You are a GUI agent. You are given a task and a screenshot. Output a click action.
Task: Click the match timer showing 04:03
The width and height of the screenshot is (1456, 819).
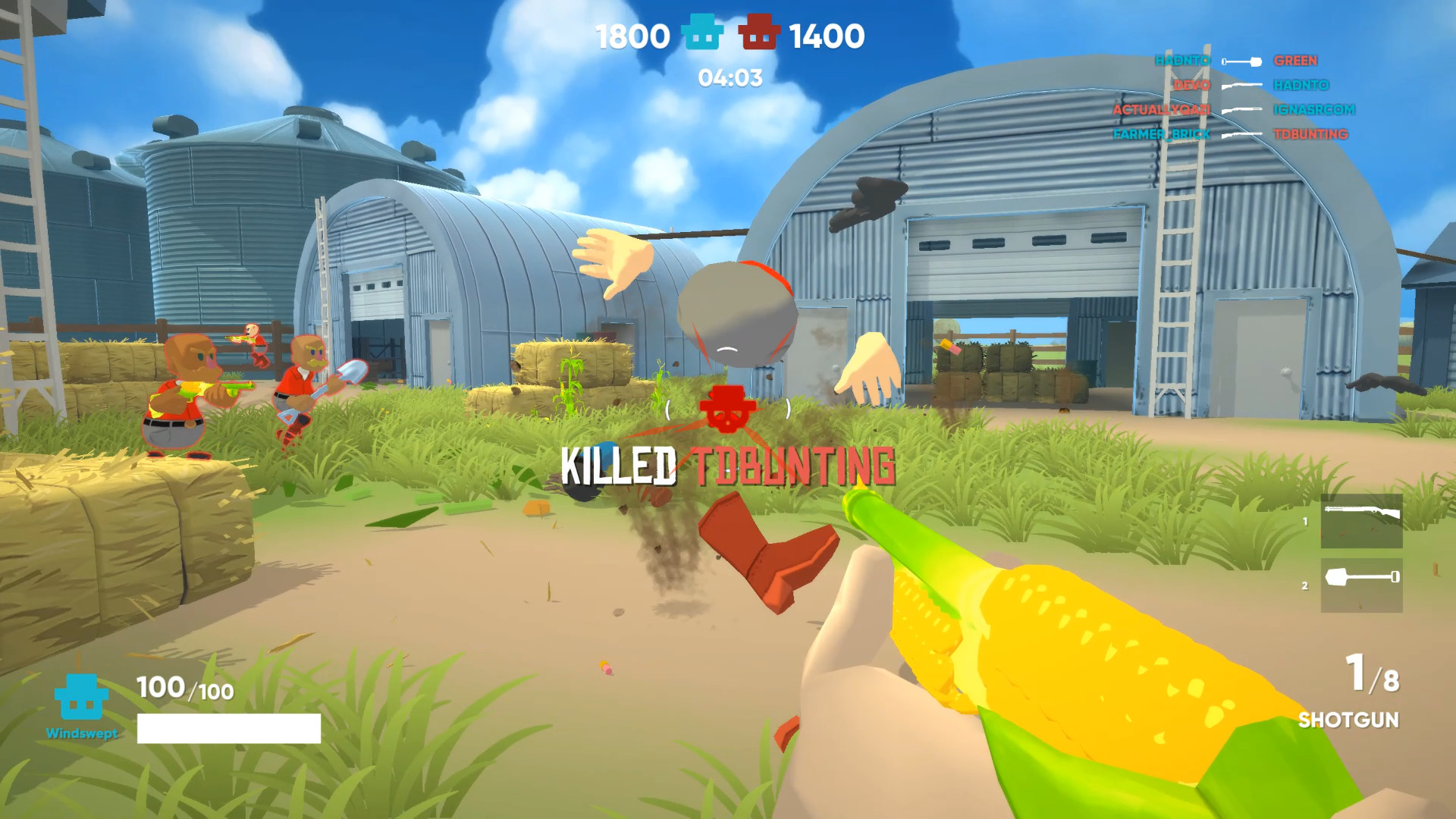(730, 77)
